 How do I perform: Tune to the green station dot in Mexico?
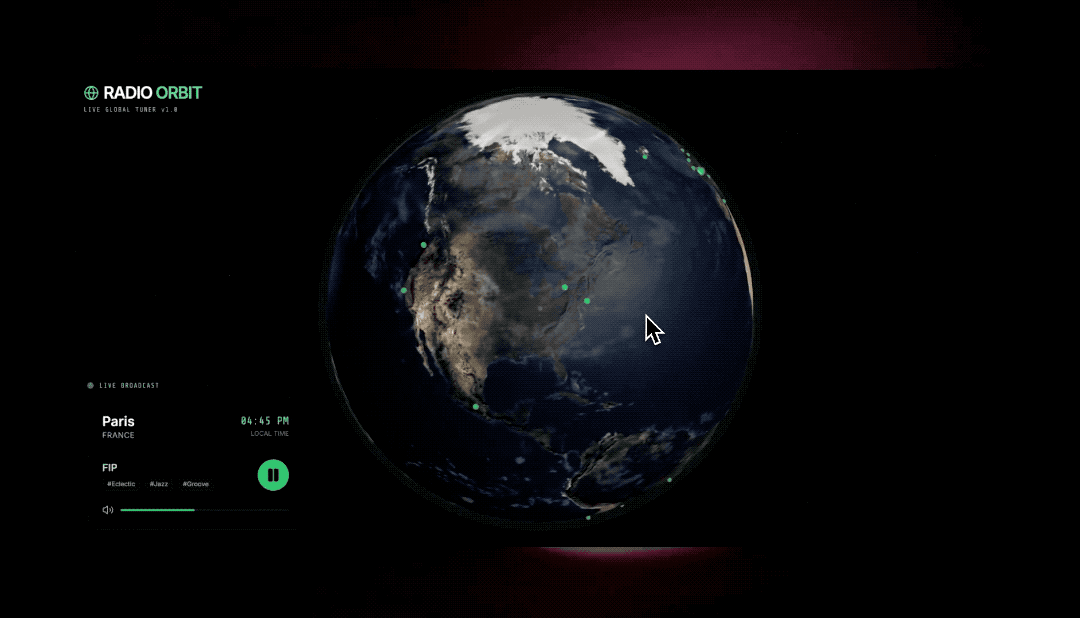coord(476,406)
